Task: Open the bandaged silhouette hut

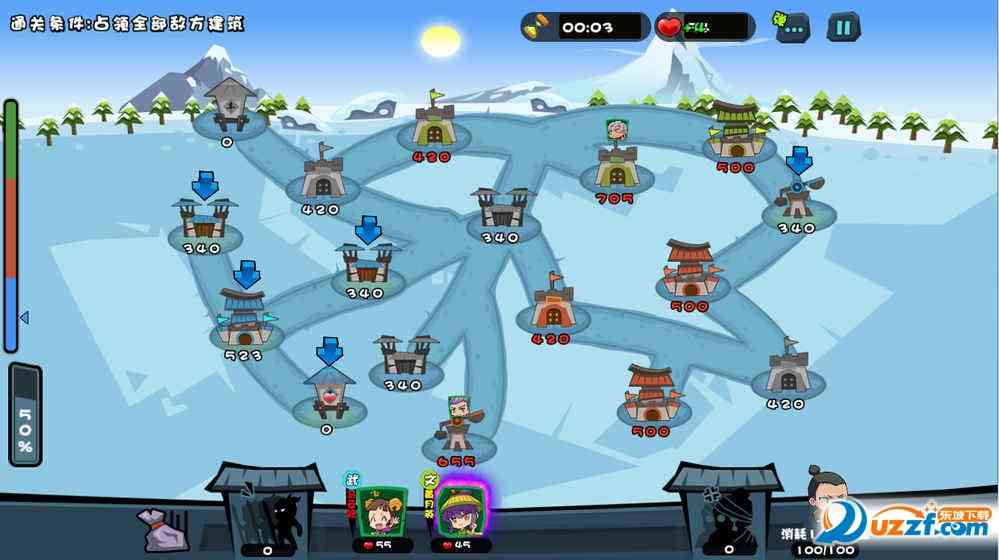Action: [724, 512]
